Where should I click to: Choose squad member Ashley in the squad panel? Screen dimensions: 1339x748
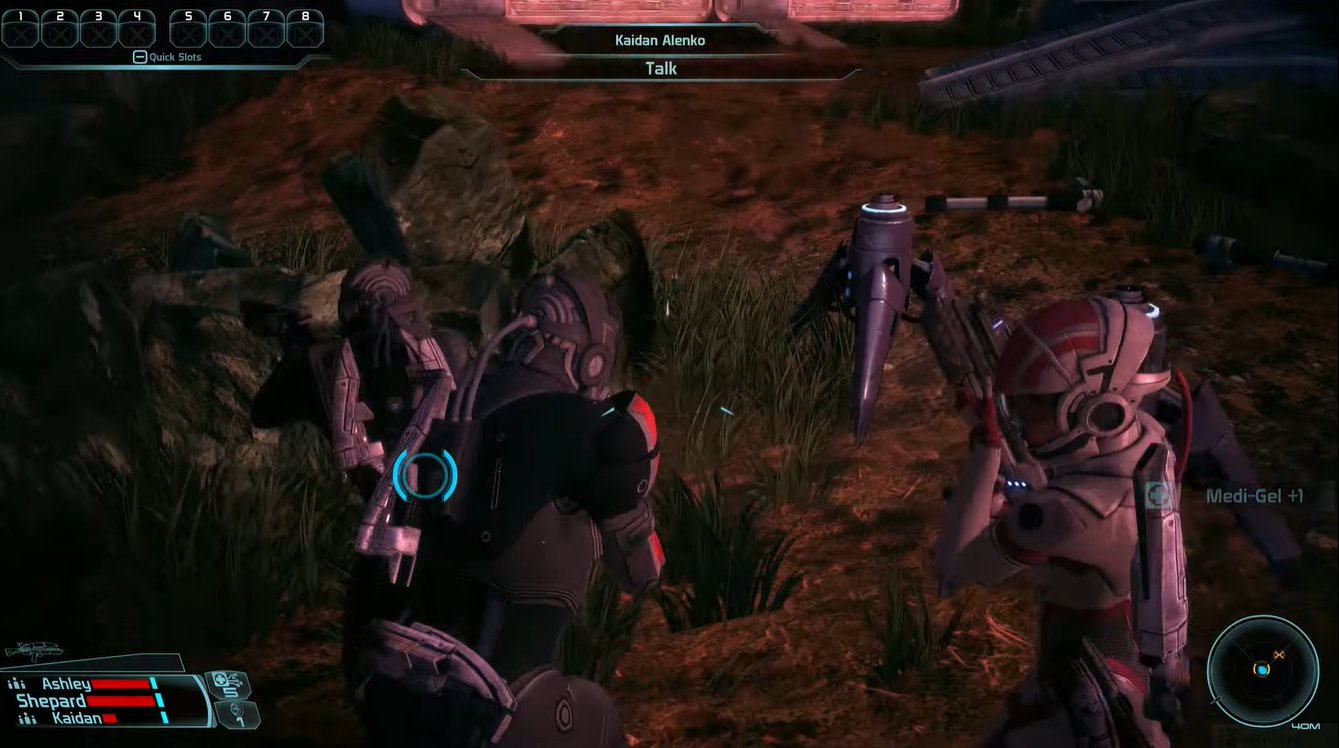coord(66,684)
